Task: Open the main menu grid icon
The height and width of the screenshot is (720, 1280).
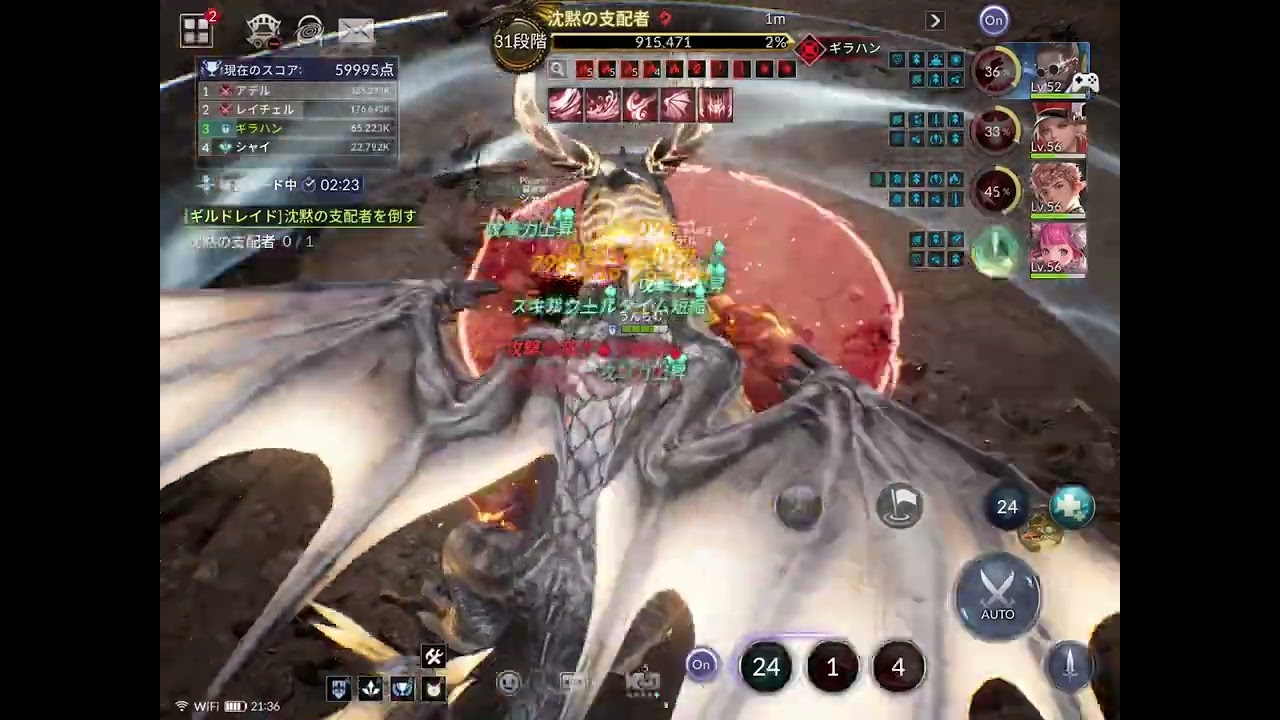Action: click(x=196, y=30)
